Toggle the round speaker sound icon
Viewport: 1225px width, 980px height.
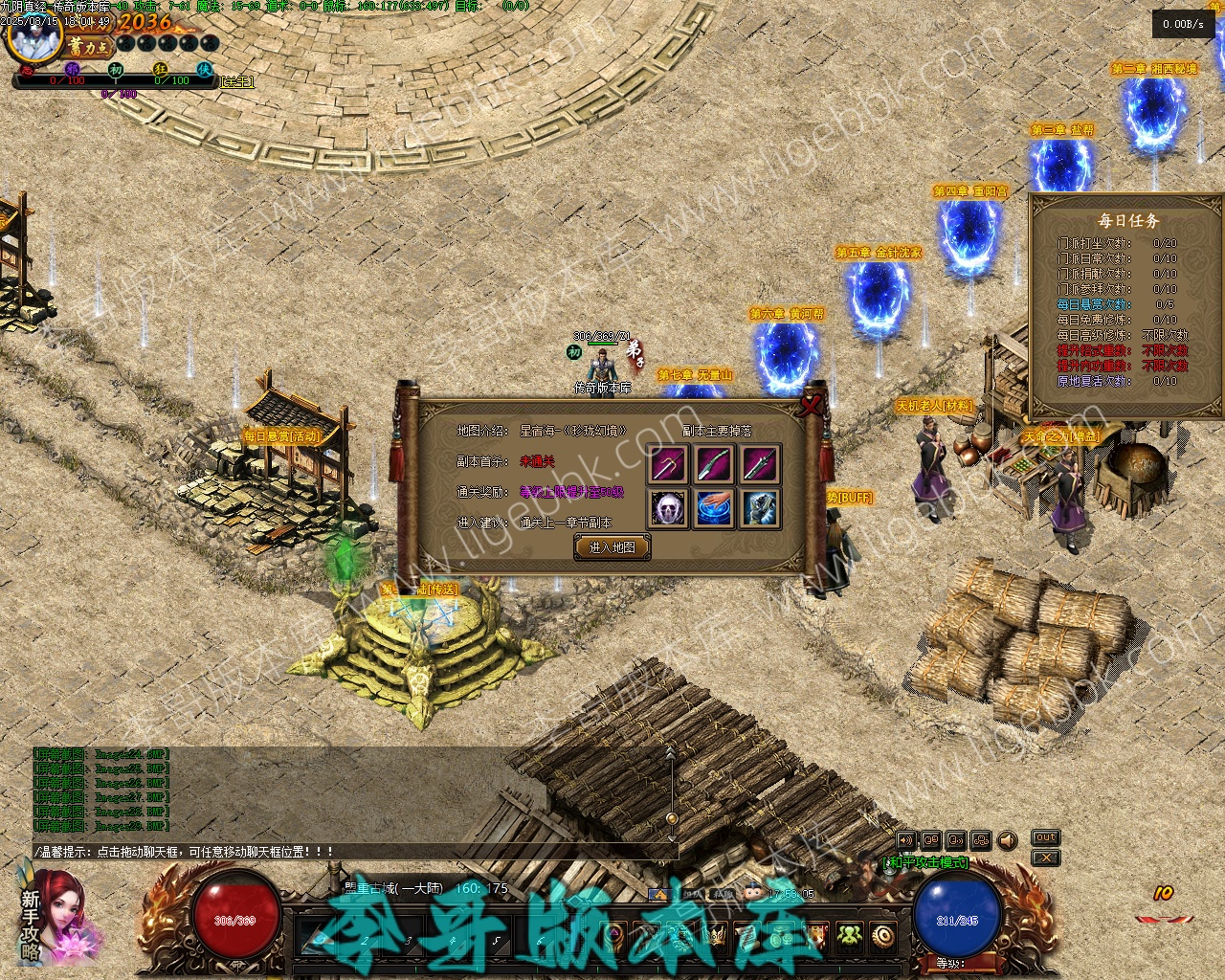pos(1007,840)
